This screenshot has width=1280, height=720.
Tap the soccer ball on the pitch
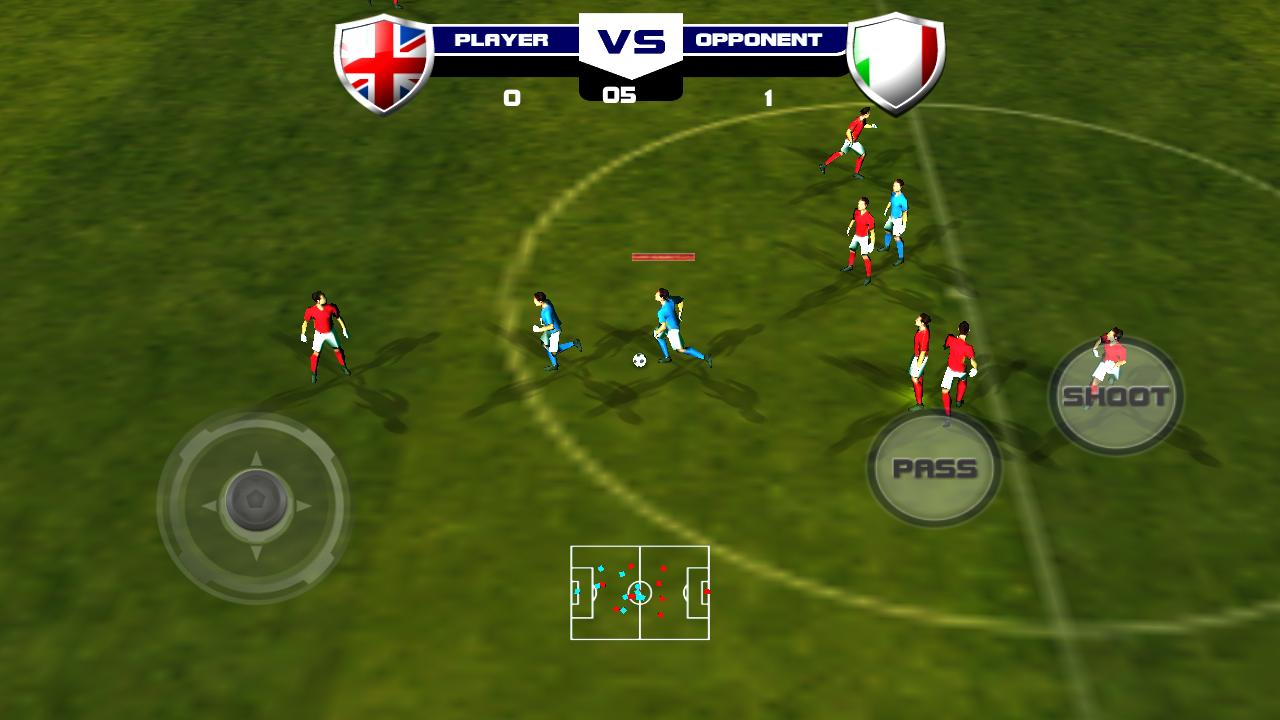[641, 360]
